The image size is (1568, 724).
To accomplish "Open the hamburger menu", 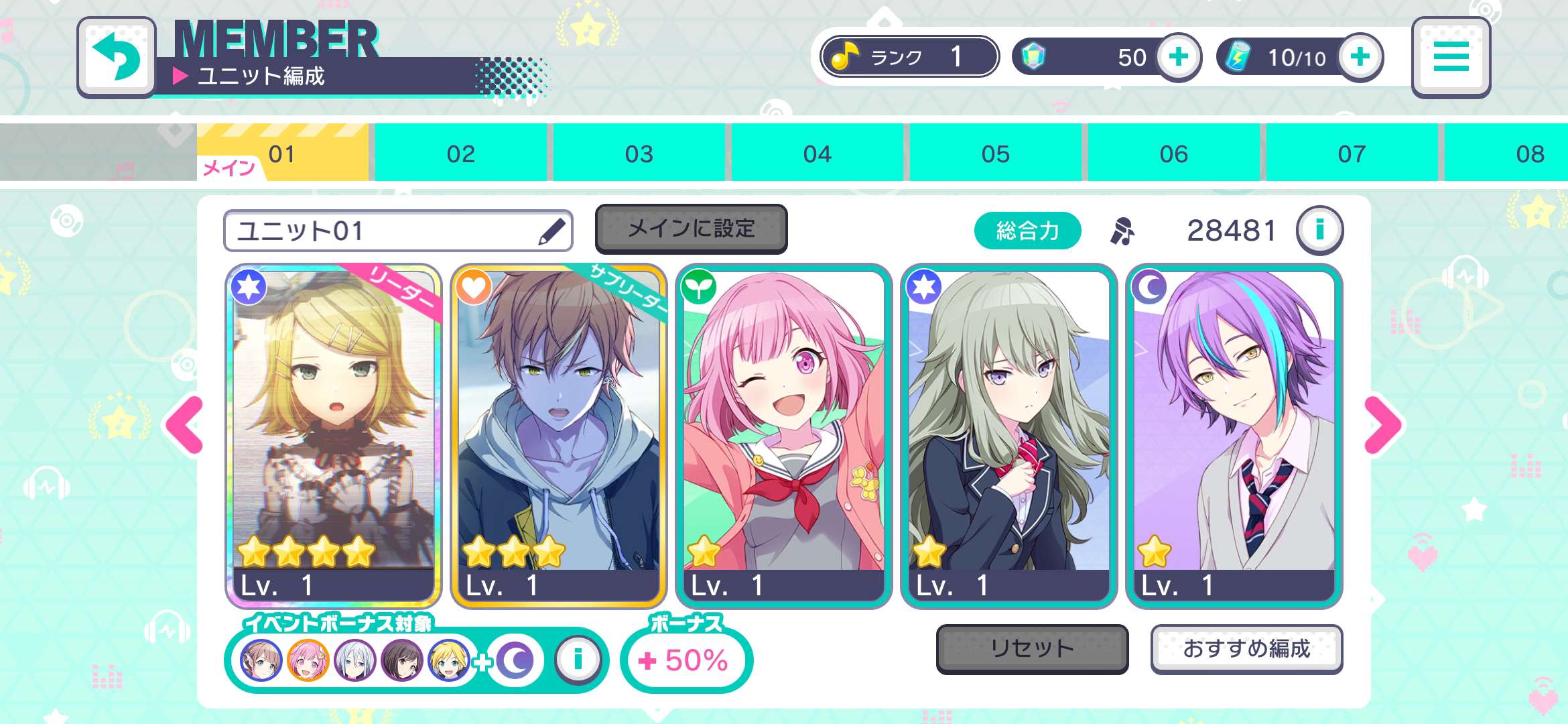I will (x=1451, y=57).
